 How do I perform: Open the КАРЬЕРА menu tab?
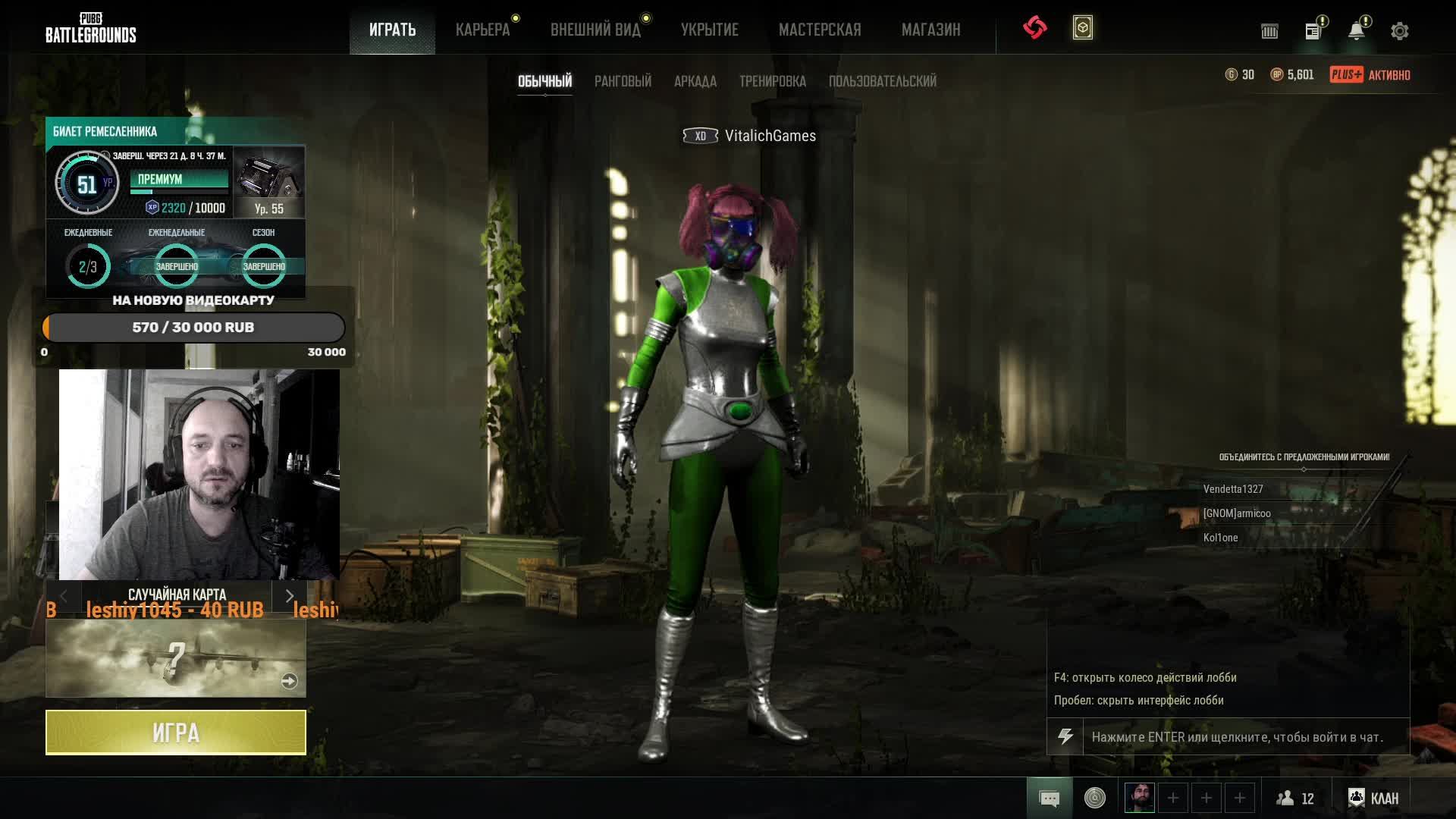482,30
